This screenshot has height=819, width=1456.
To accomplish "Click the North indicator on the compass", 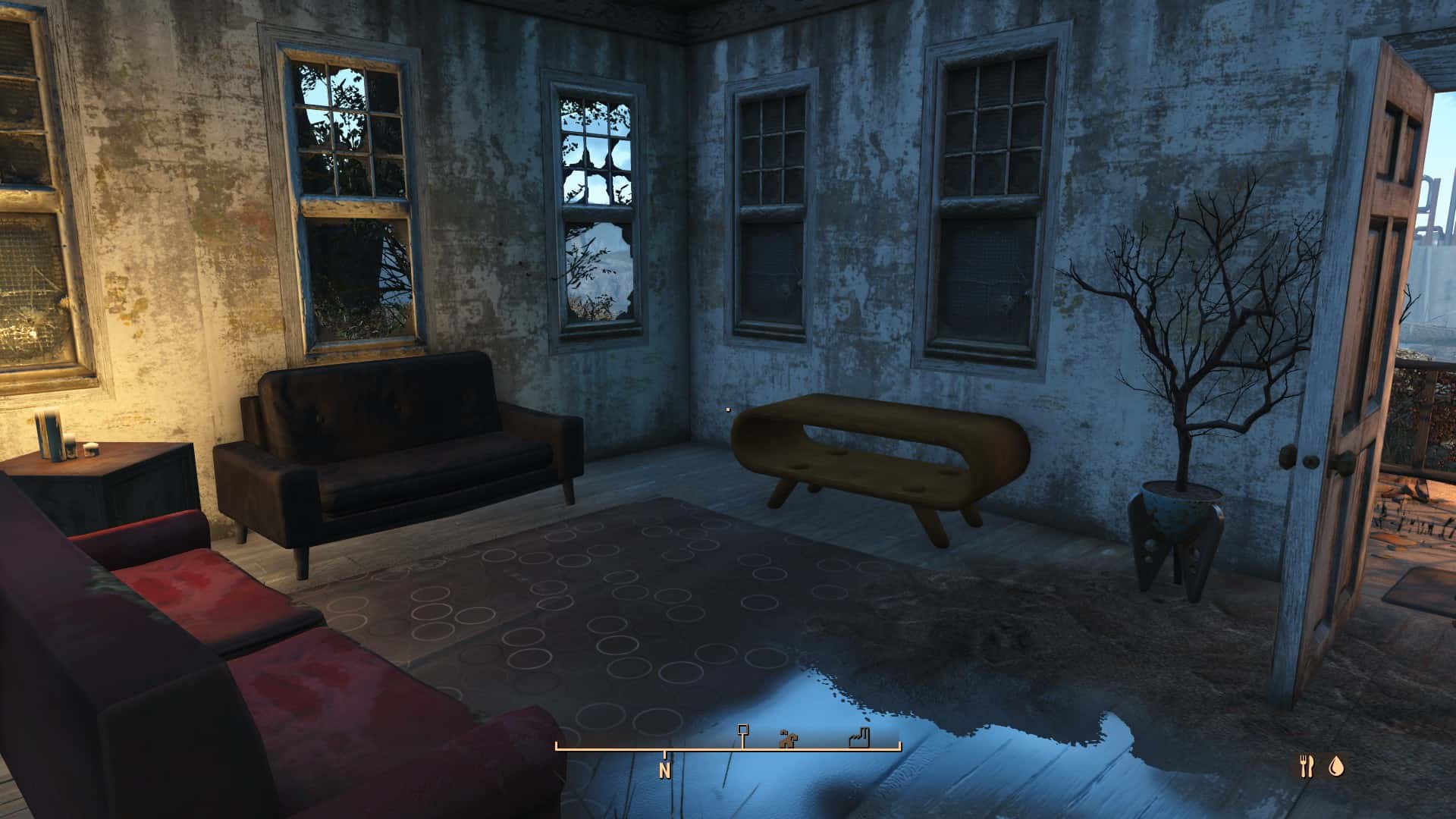I will 665,770.
